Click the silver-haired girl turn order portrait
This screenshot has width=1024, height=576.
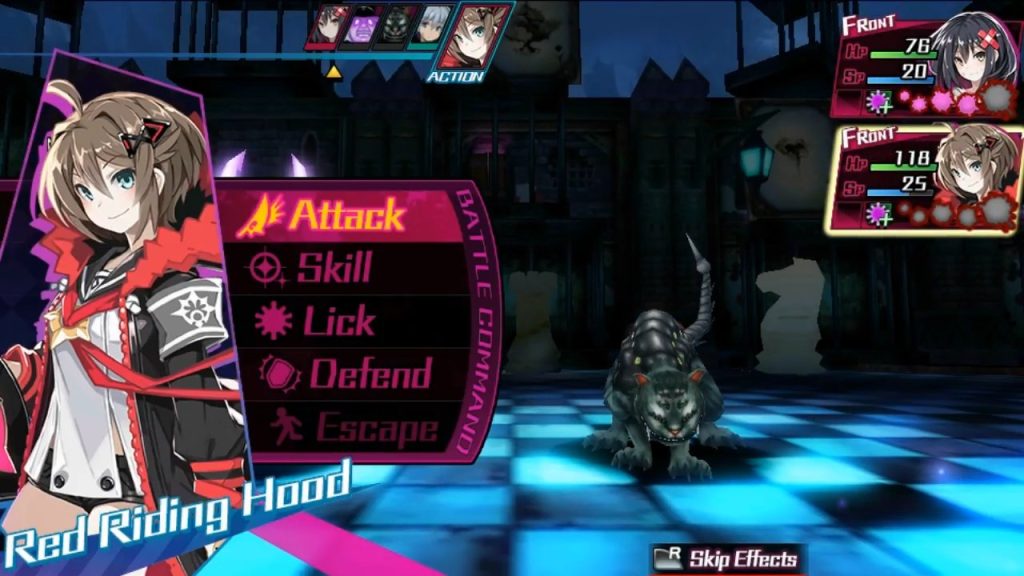click(432, 26)
